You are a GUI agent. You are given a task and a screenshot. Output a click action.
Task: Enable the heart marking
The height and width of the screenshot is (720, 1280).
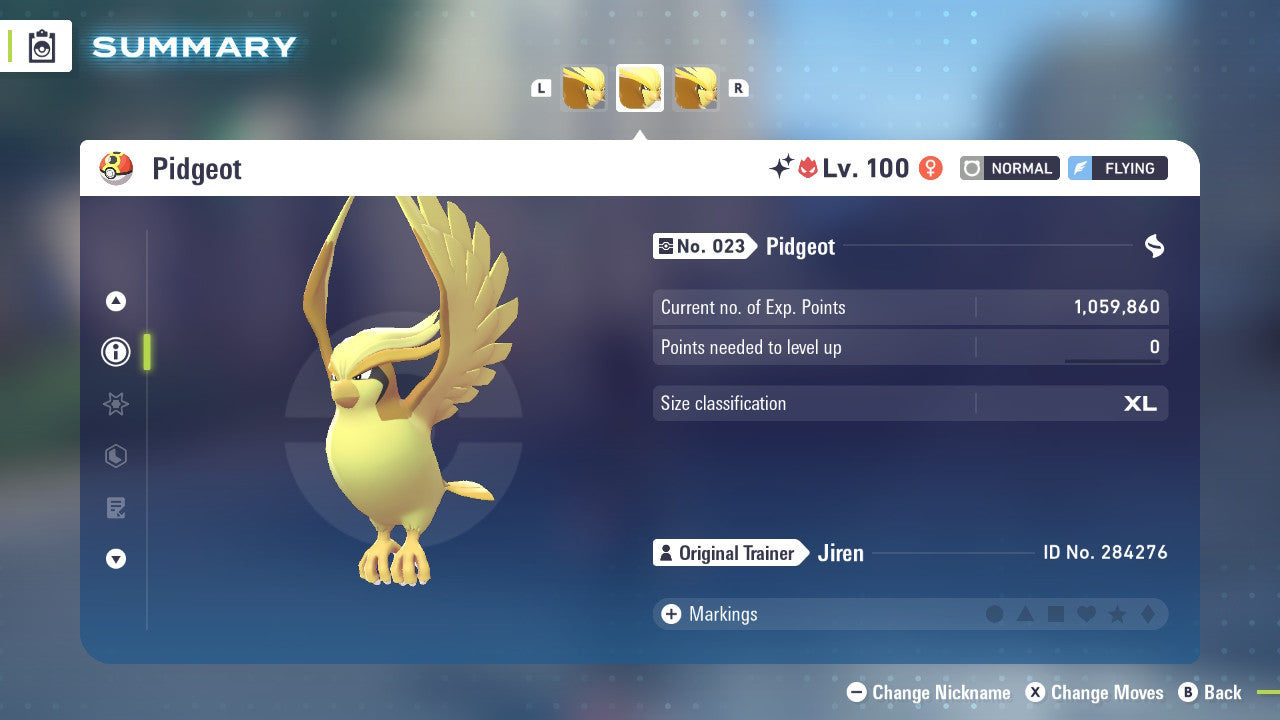tap(1088, 614)
